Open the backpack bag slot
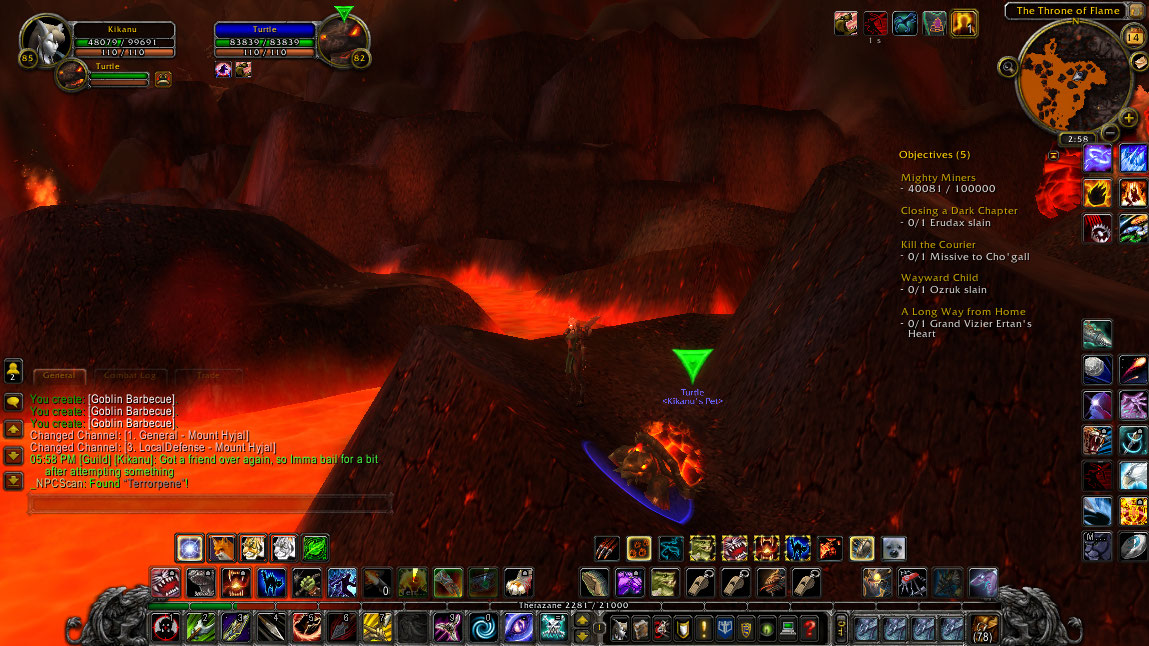Viewport: 1149px width, 646px height. pos(983,627)
